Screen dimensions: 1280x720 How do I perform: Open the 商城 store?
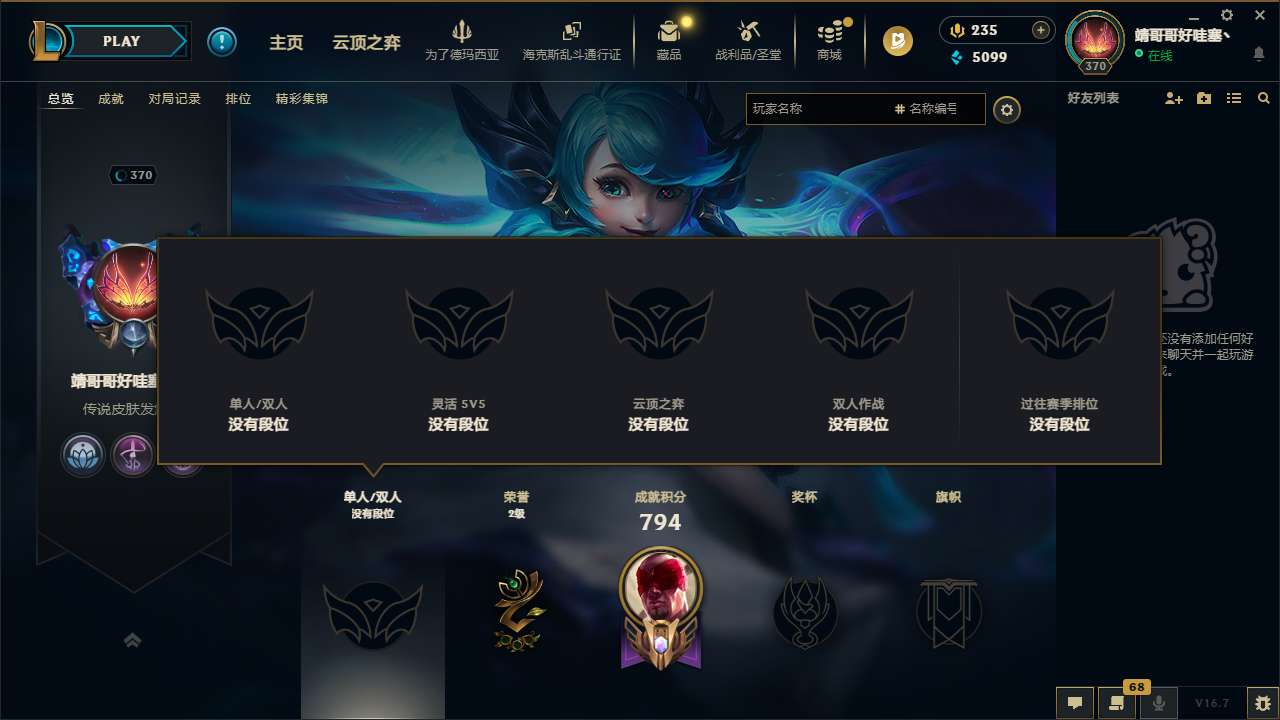pyautogui.click(x=828, y=41)
